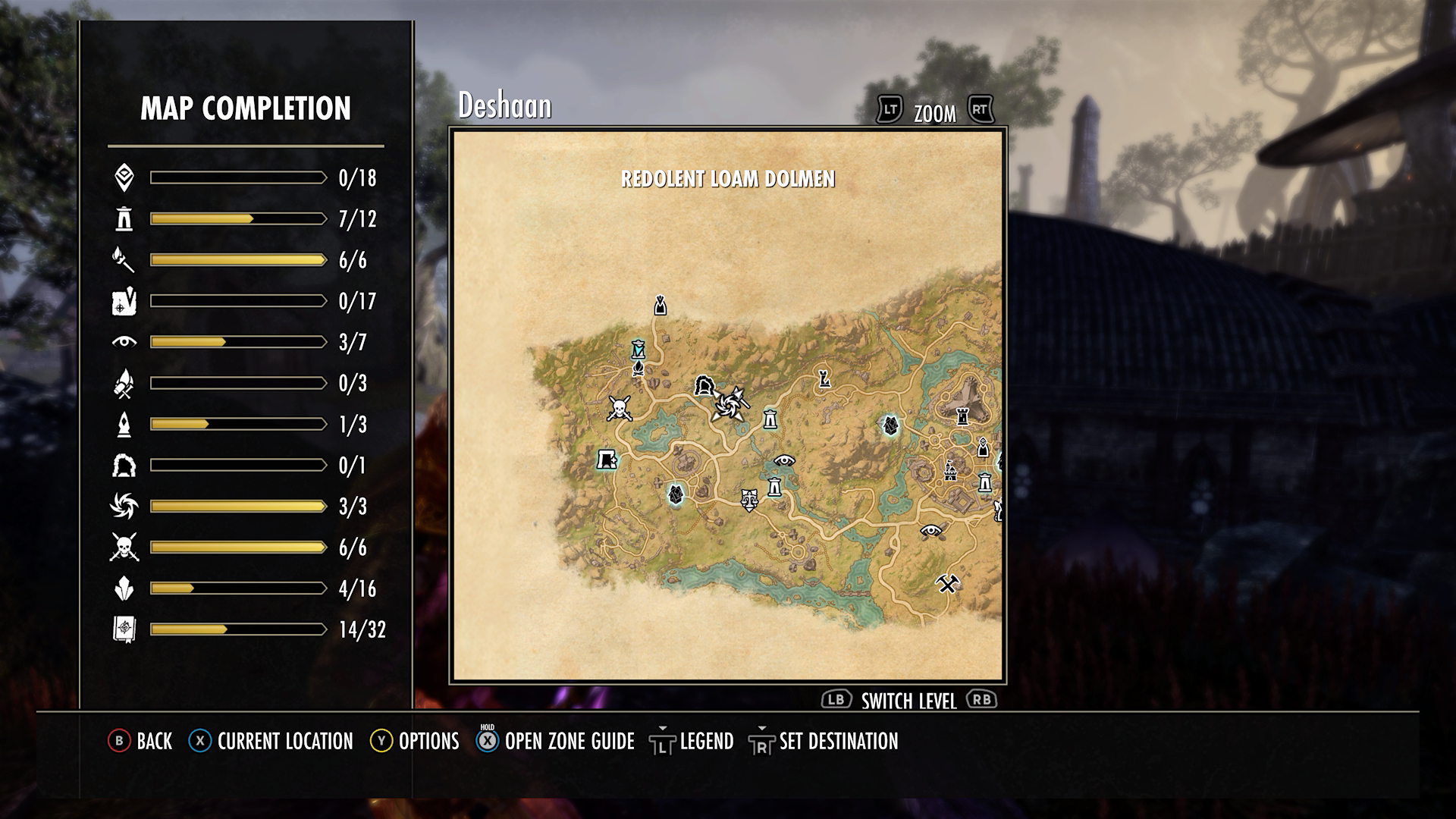Select the blue hourglass-shaped map marker
Screen dimensions: 1456x819
coord(639,349)
